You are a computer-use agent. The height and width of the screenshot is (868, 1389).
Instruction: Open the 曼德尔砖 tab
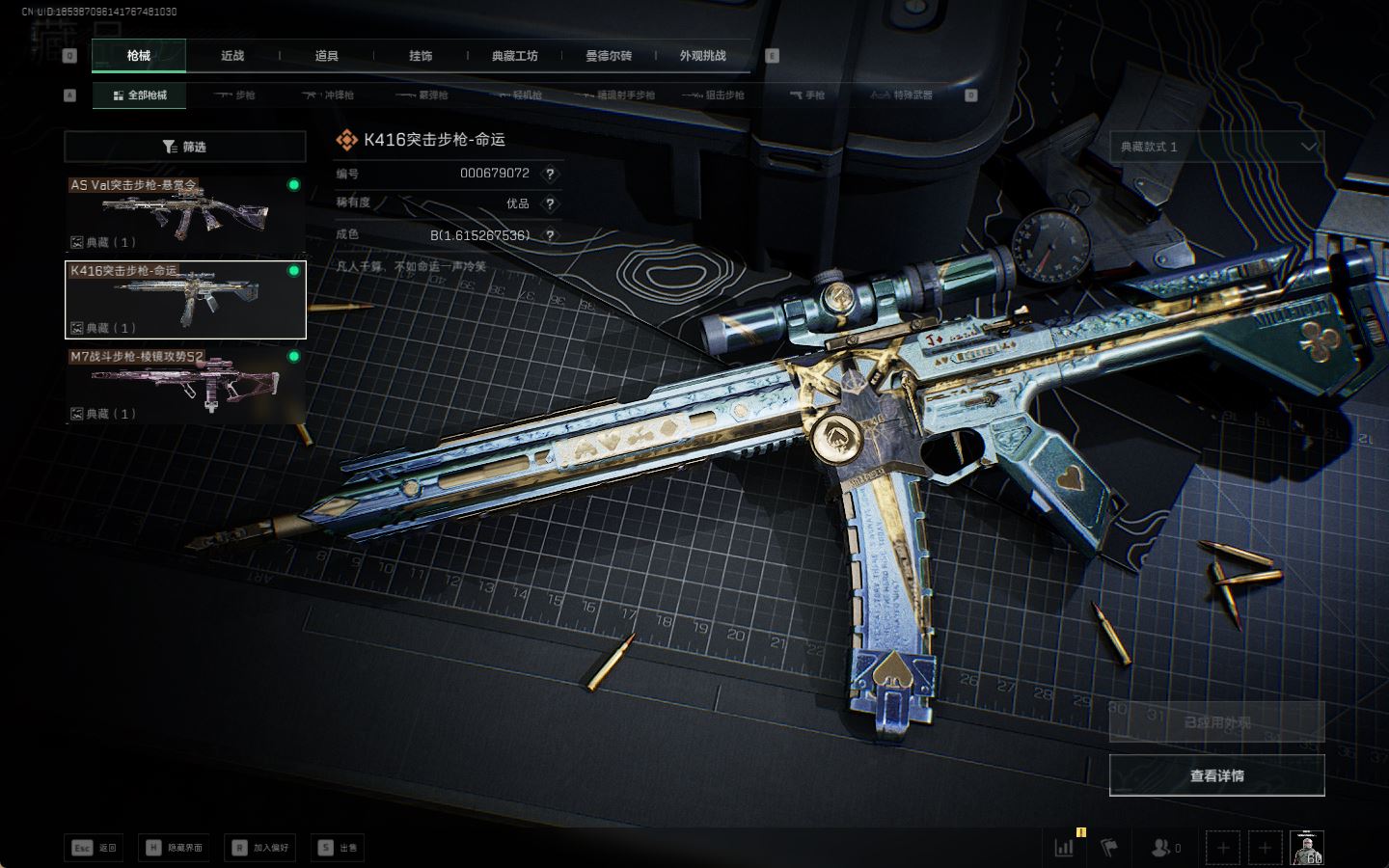coord(609,56)
